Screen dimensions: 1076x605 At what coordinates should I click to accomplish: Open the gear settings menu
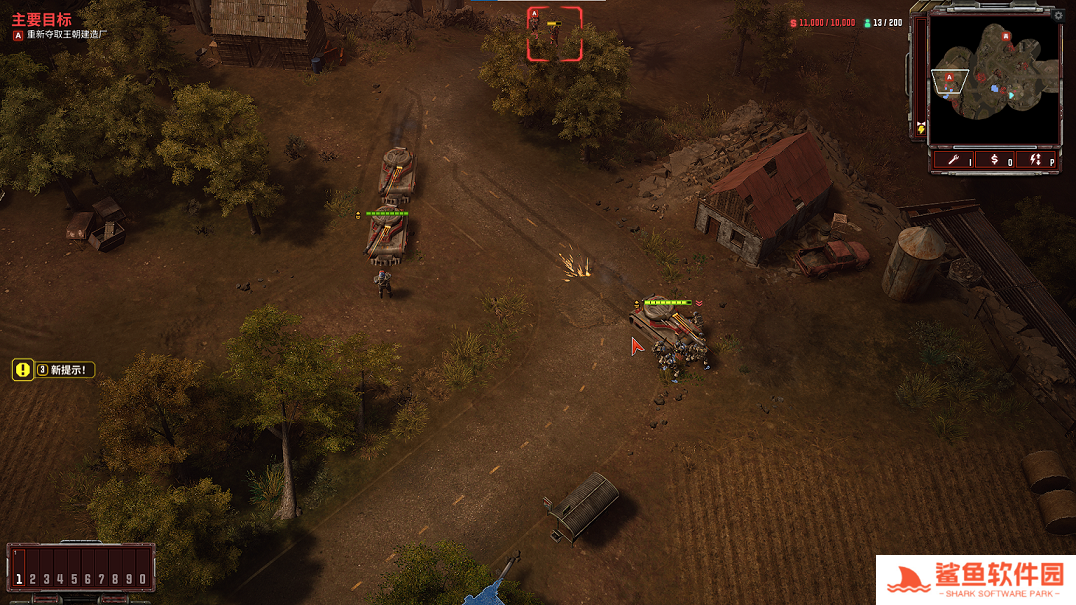point(1058,15)
